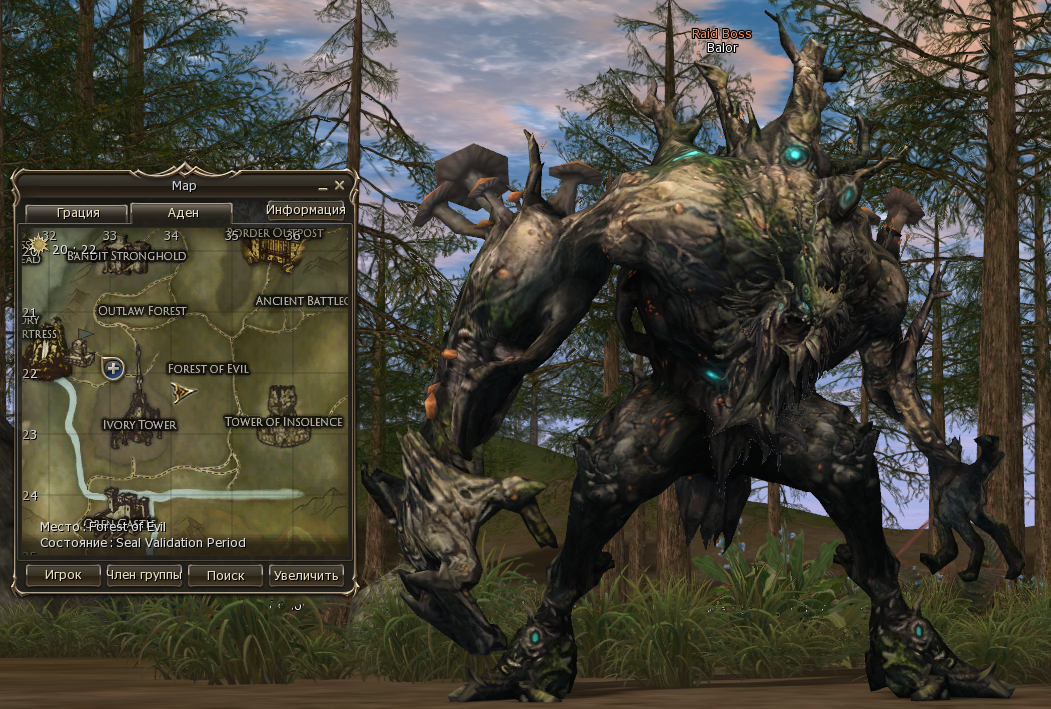Click the Игрок button

pos(62,575)
